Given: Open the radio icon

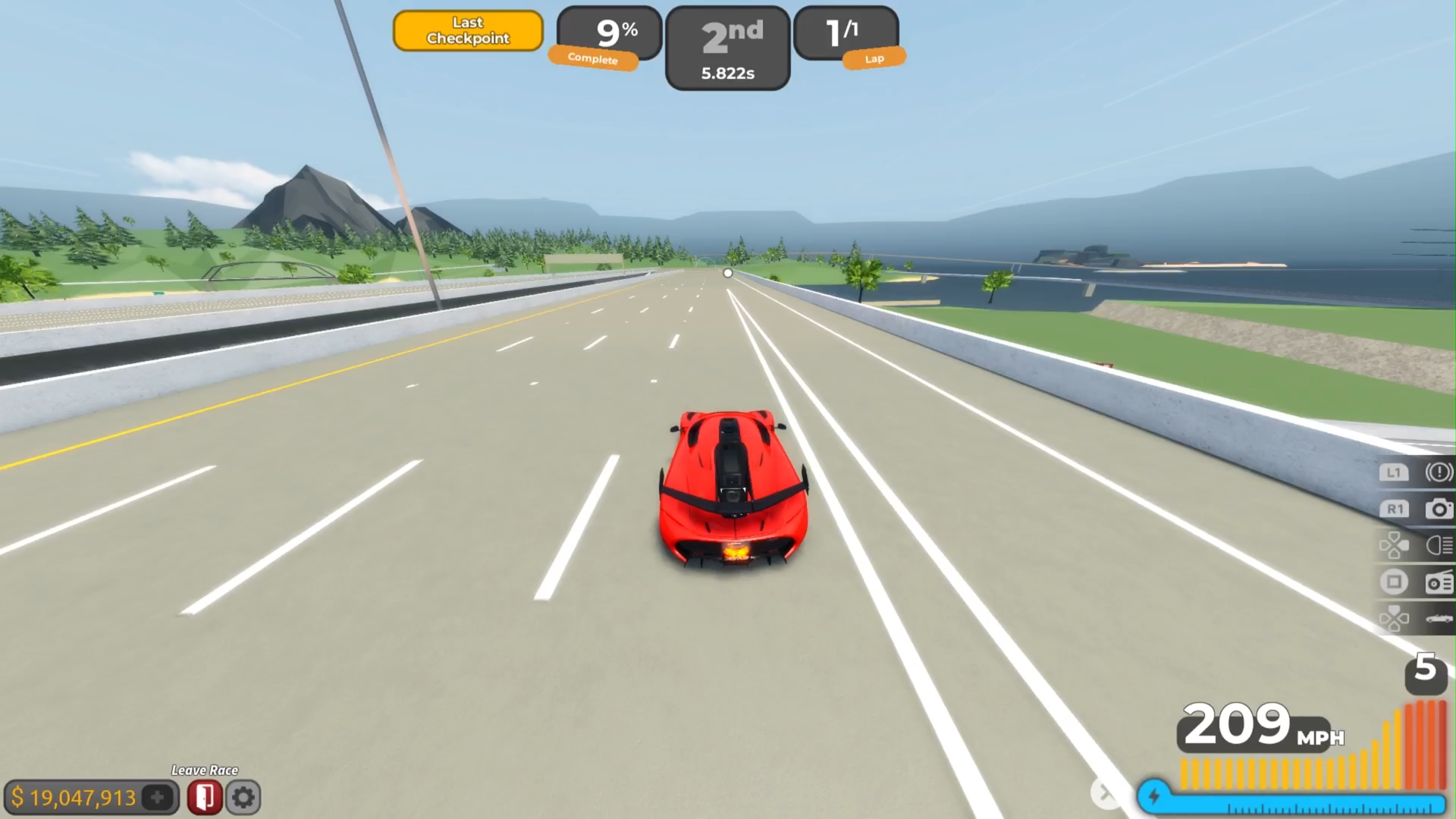Looking at the screenshot, I should [1438, 582].
